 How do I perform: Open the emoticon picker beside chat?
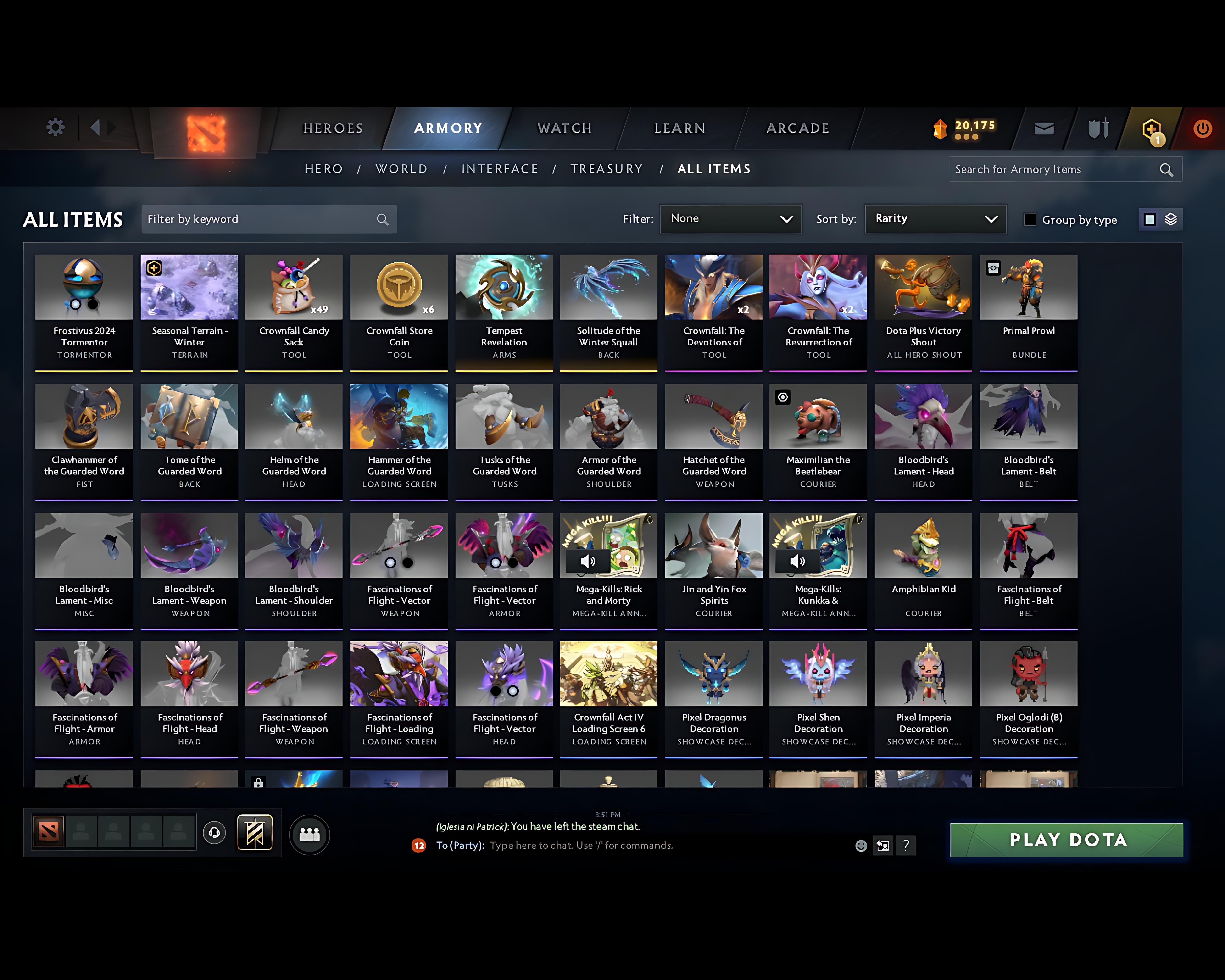tap(861, 845)
